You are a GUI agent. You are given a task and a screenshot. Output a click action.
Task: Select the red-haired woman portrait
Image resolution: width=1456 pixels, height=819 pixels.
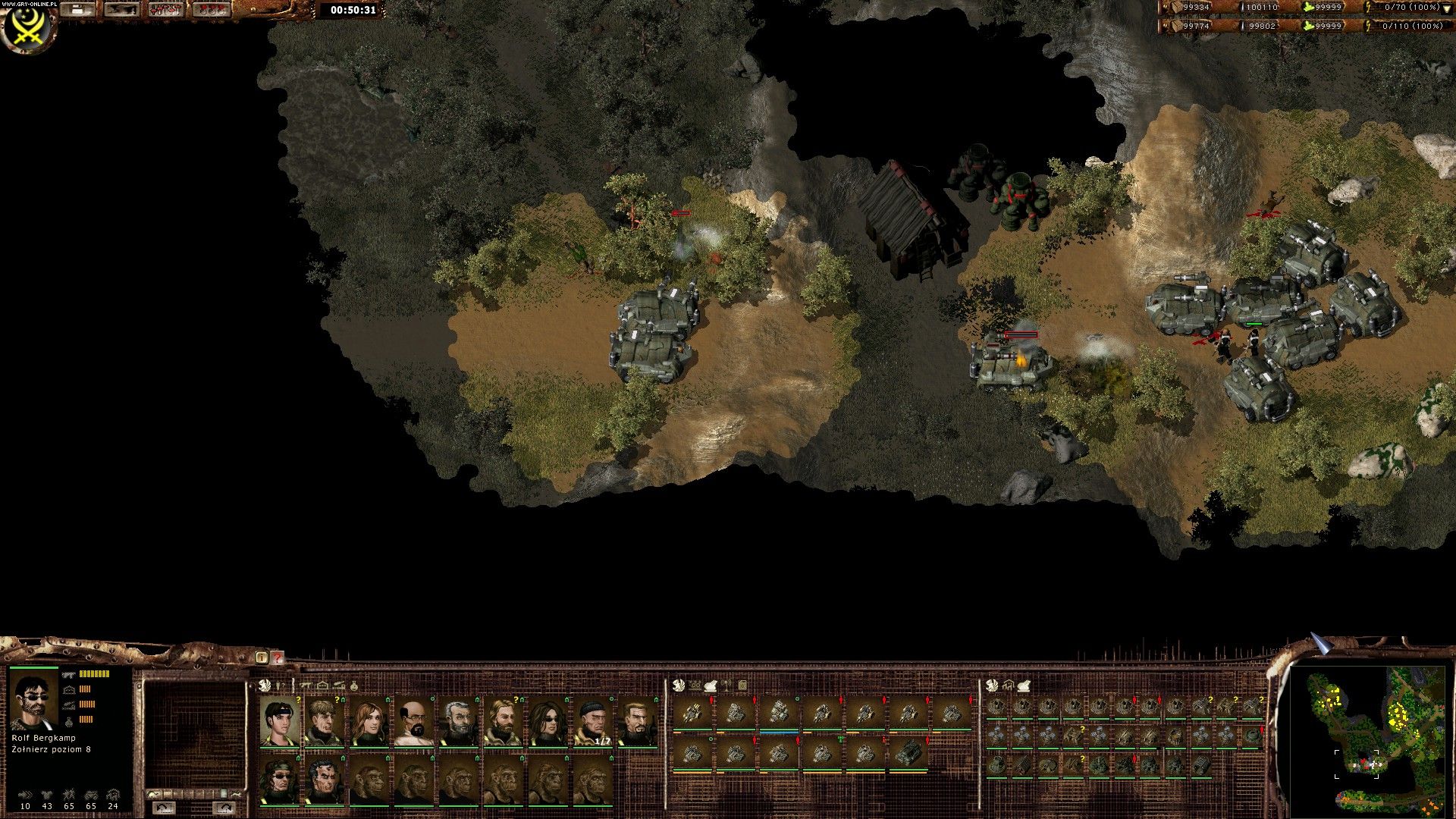(x=369, y=721)
